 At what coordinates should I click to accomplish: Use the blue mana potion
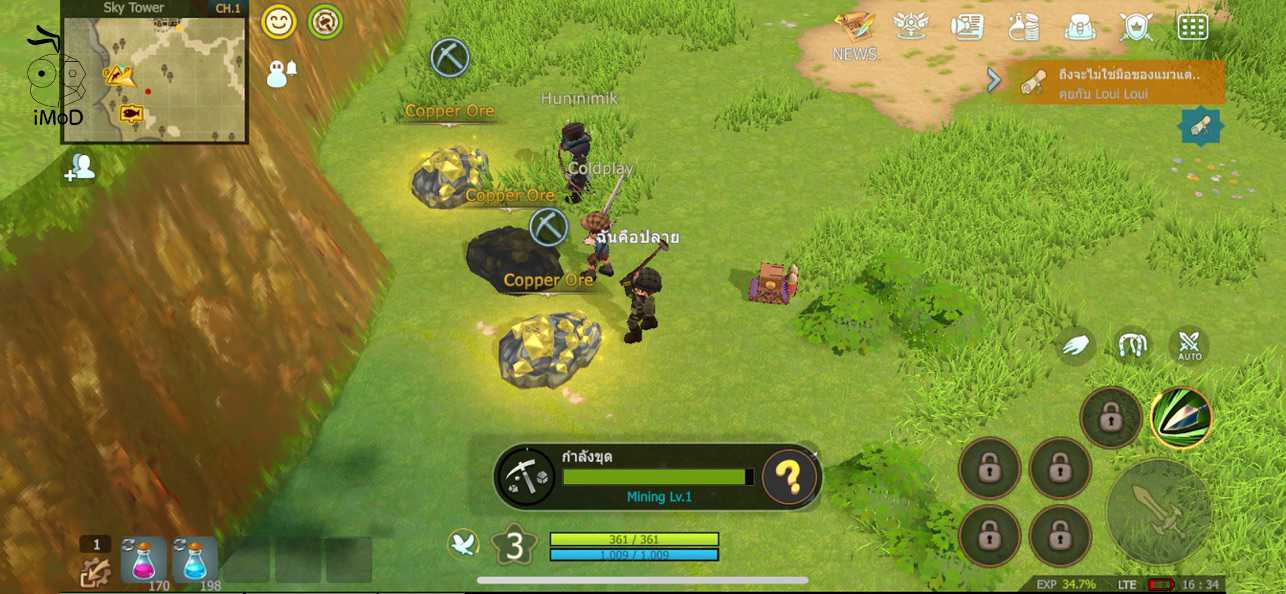coord(194,560)
